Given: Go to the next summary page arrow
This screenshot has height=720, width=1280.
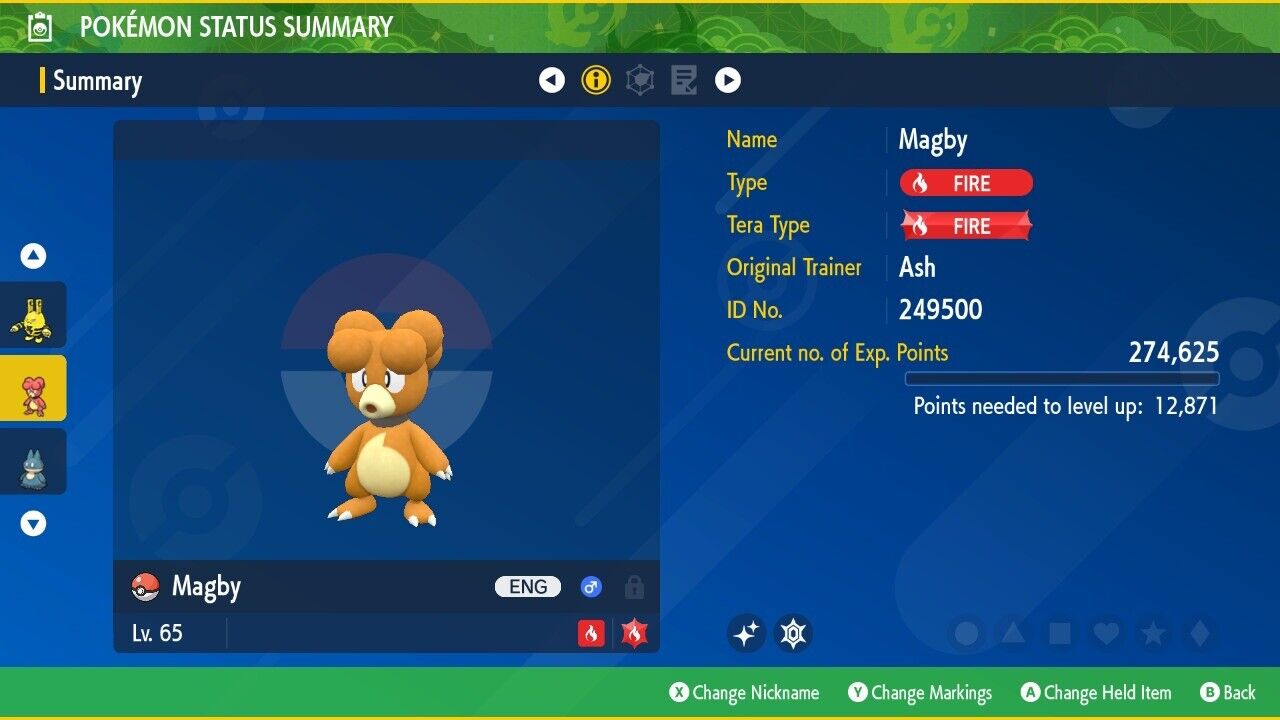Looking at the screenshot, I should pos(727,80).
